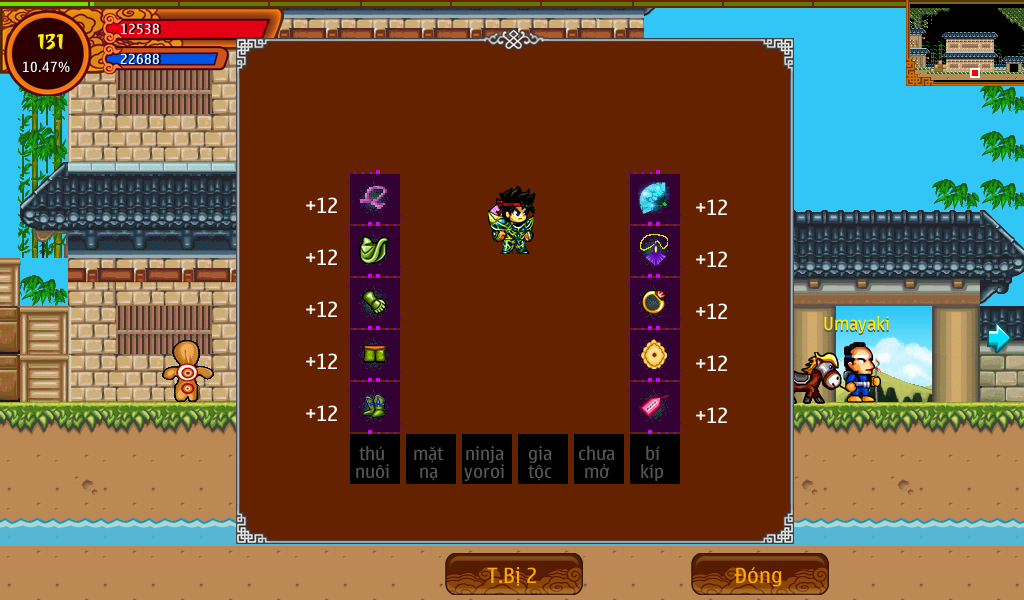Open the bí kíp secret manual slot
Viewport: 1024px width, 600px height.
655,459
